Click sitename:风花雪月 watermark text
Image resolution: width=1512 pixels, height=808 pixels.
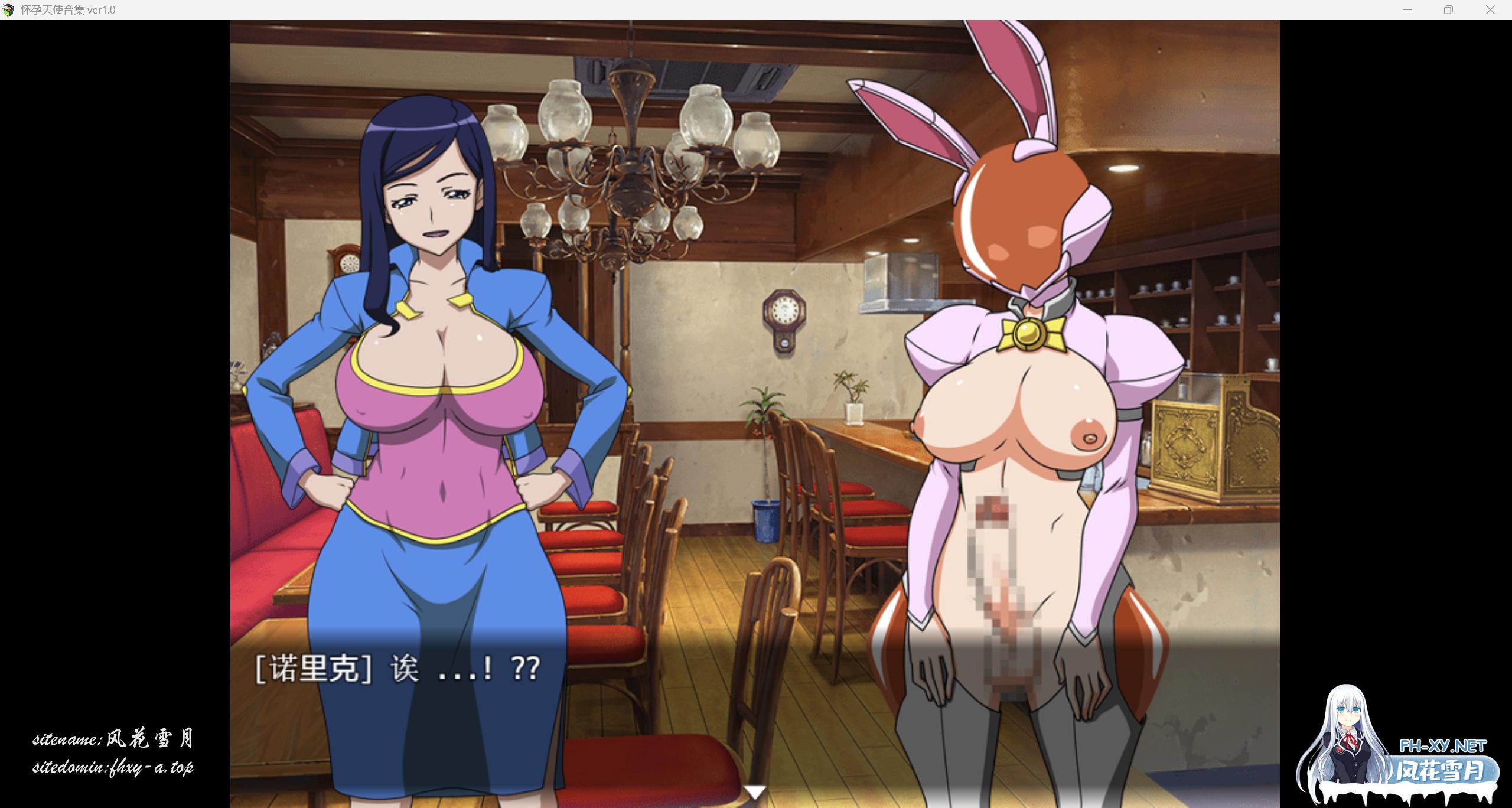click(x=115, y=738)
